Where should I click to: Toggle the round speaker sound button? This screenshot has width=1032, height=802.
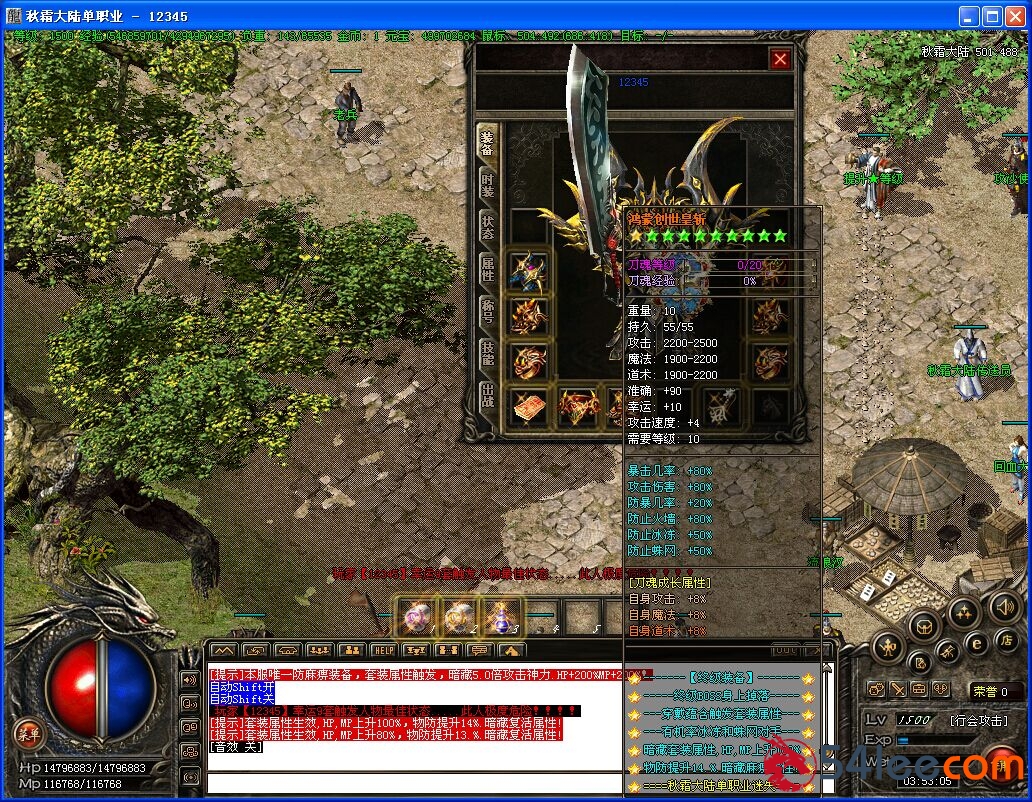point(1005,607)
